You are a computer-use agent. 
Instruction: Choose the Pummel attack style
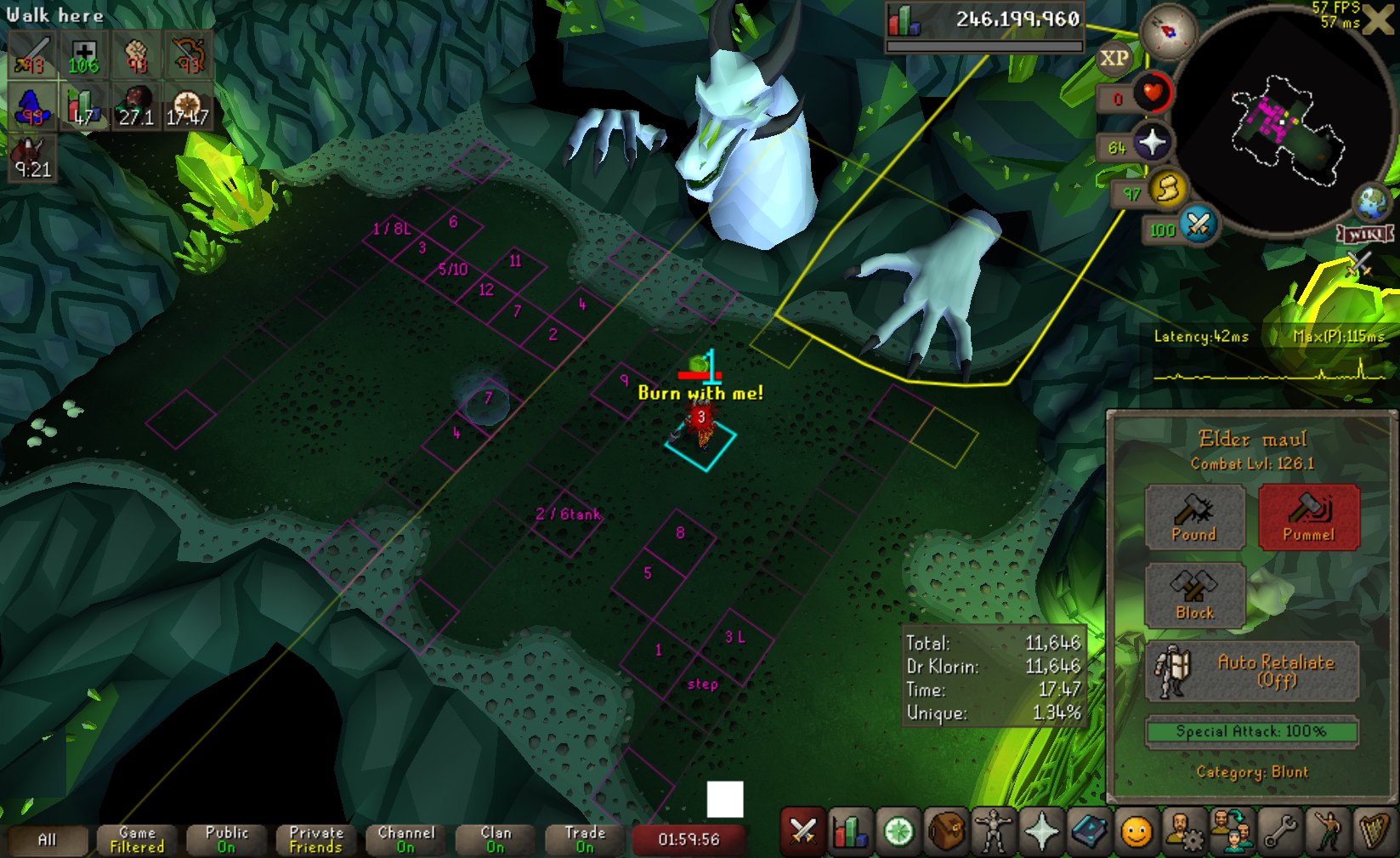(x=1308, y=517)
